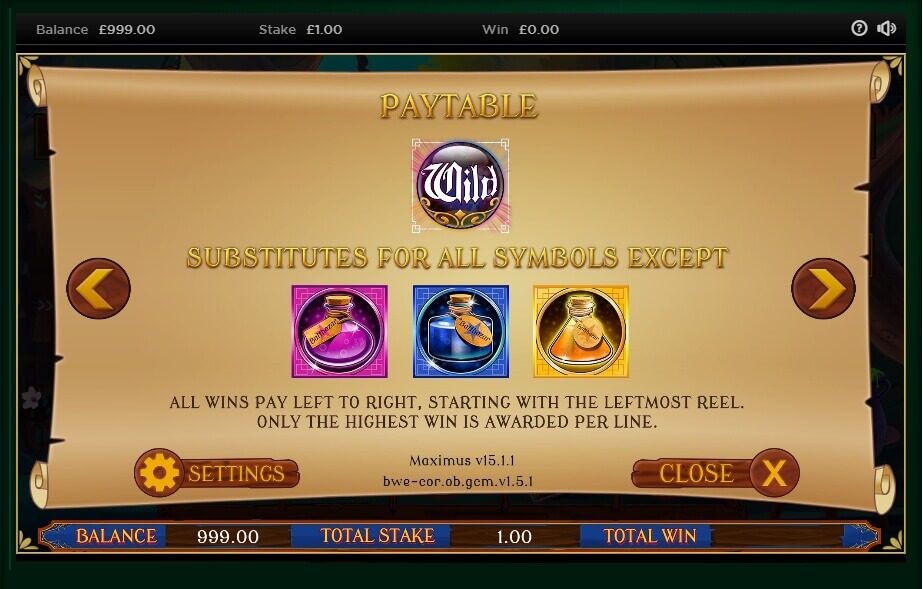Open the help question mark icon
The width and height of the screenshot is (923, 589).
[x=859, y=28]
